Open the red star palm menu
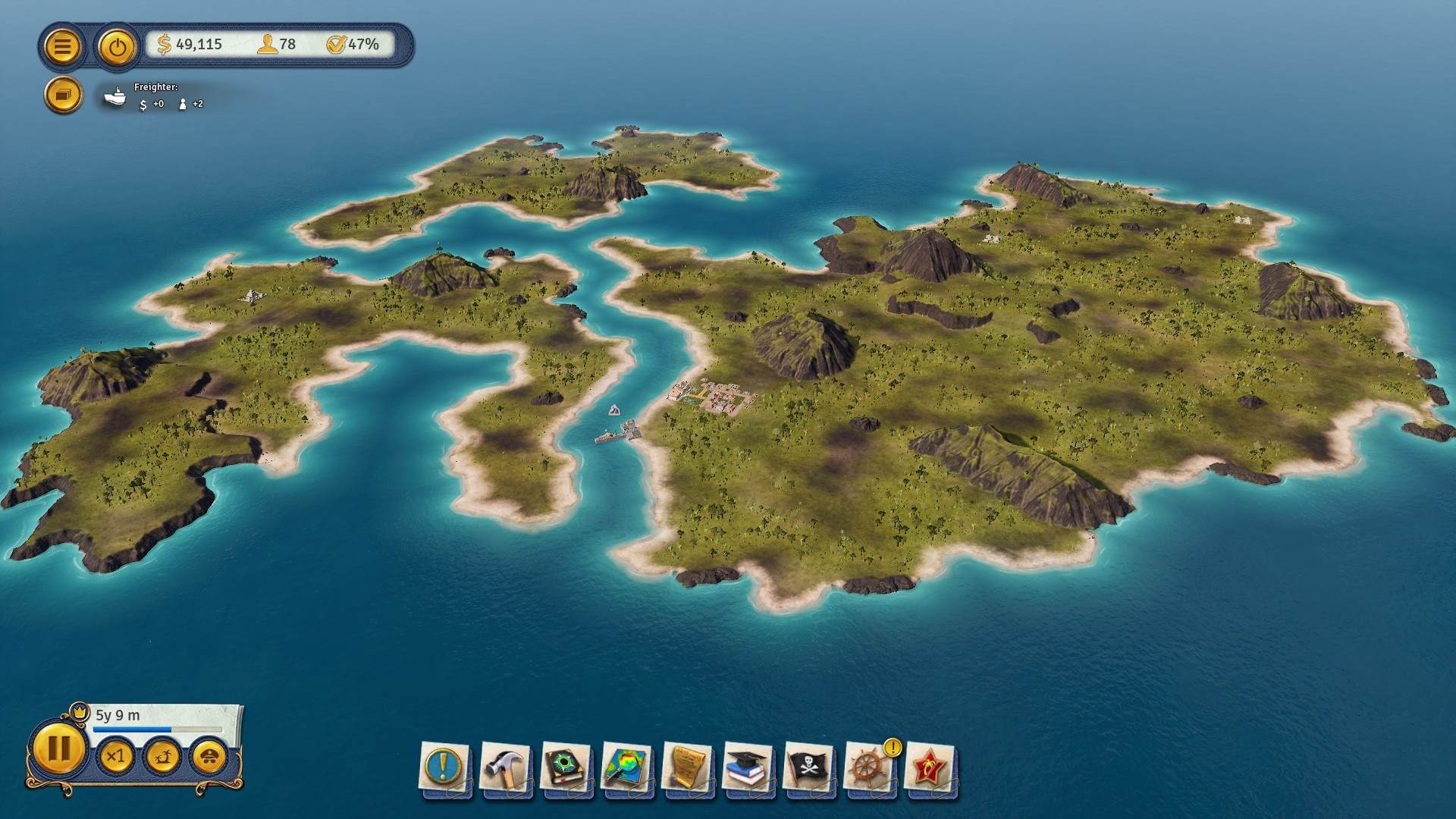1456x819 pixels. pyautogui.click(x=930, y=767)
